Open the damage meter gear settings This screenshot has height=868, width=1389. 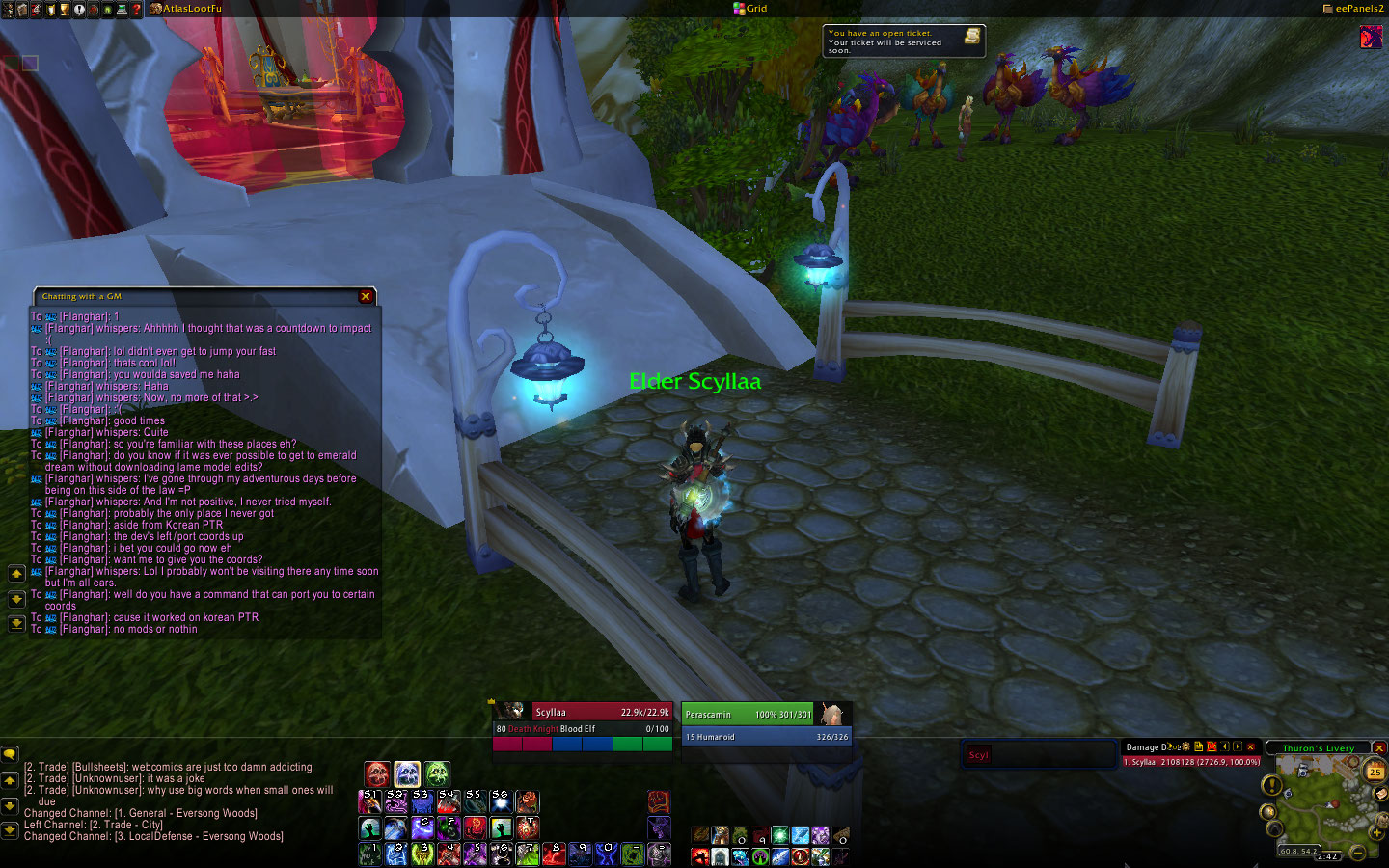pyautogui.click(x=1185, y=746)
